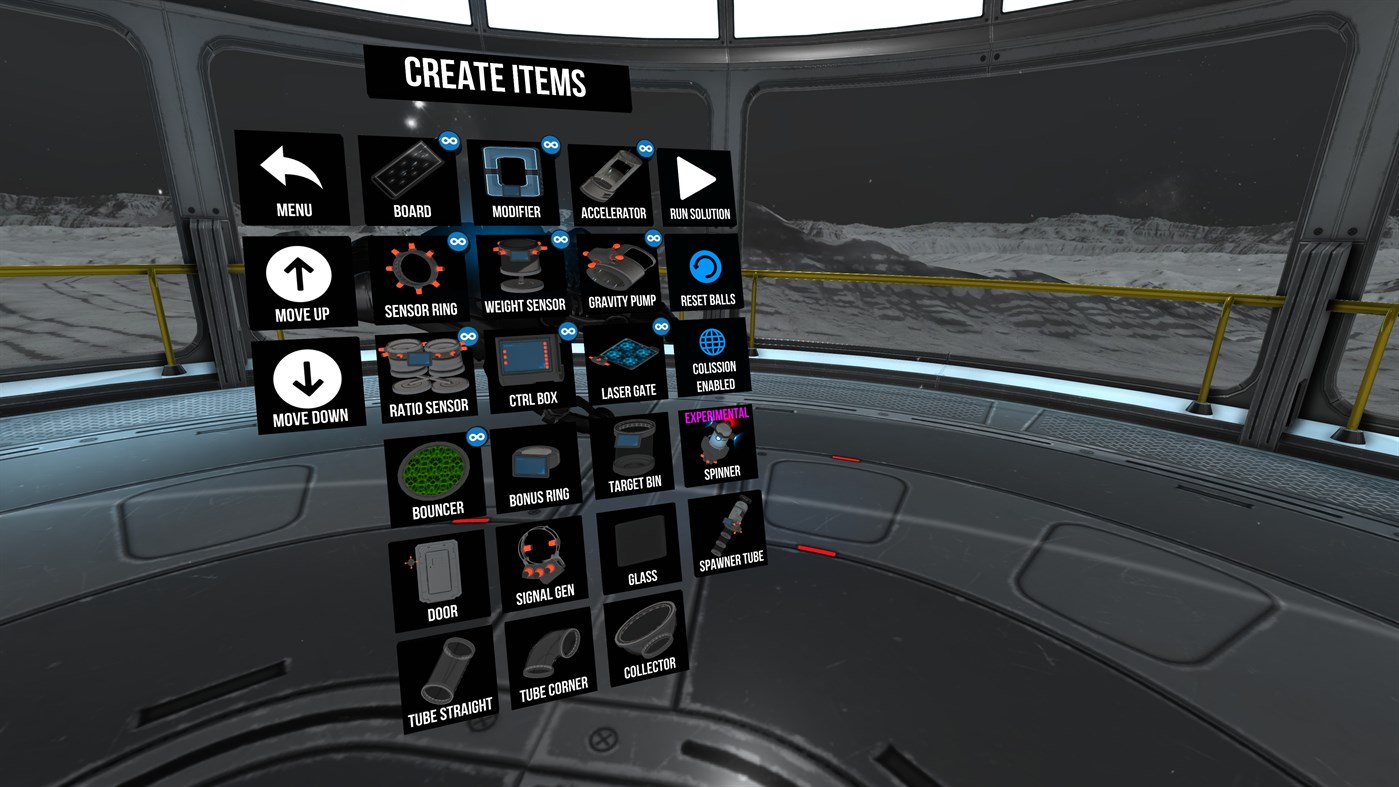Choose the experimental Spinner
Image resolution: width=1399 pixels, height=787 pixels.
718,445
